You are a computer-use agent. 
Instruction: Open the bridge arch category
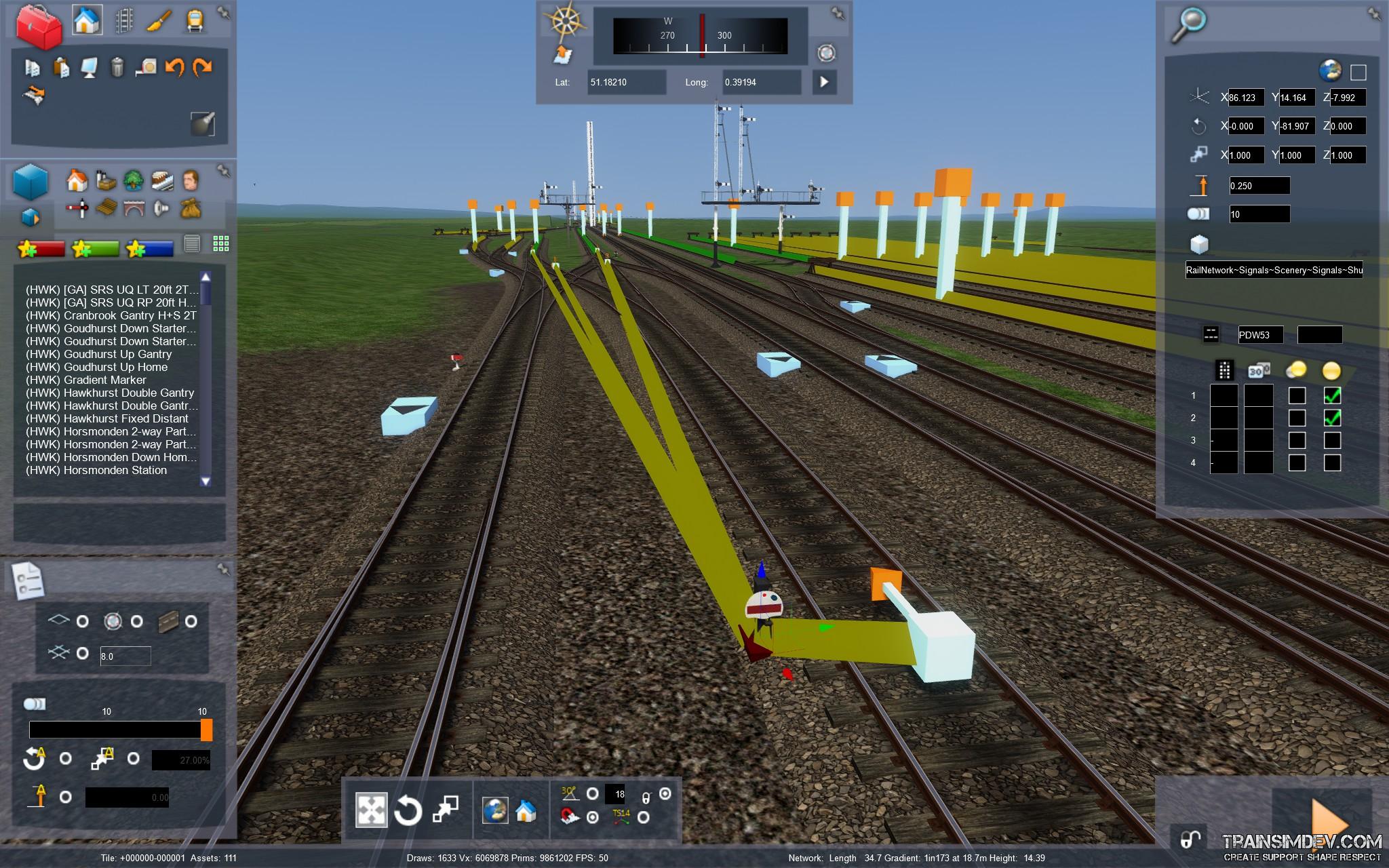tap(134, 208)
